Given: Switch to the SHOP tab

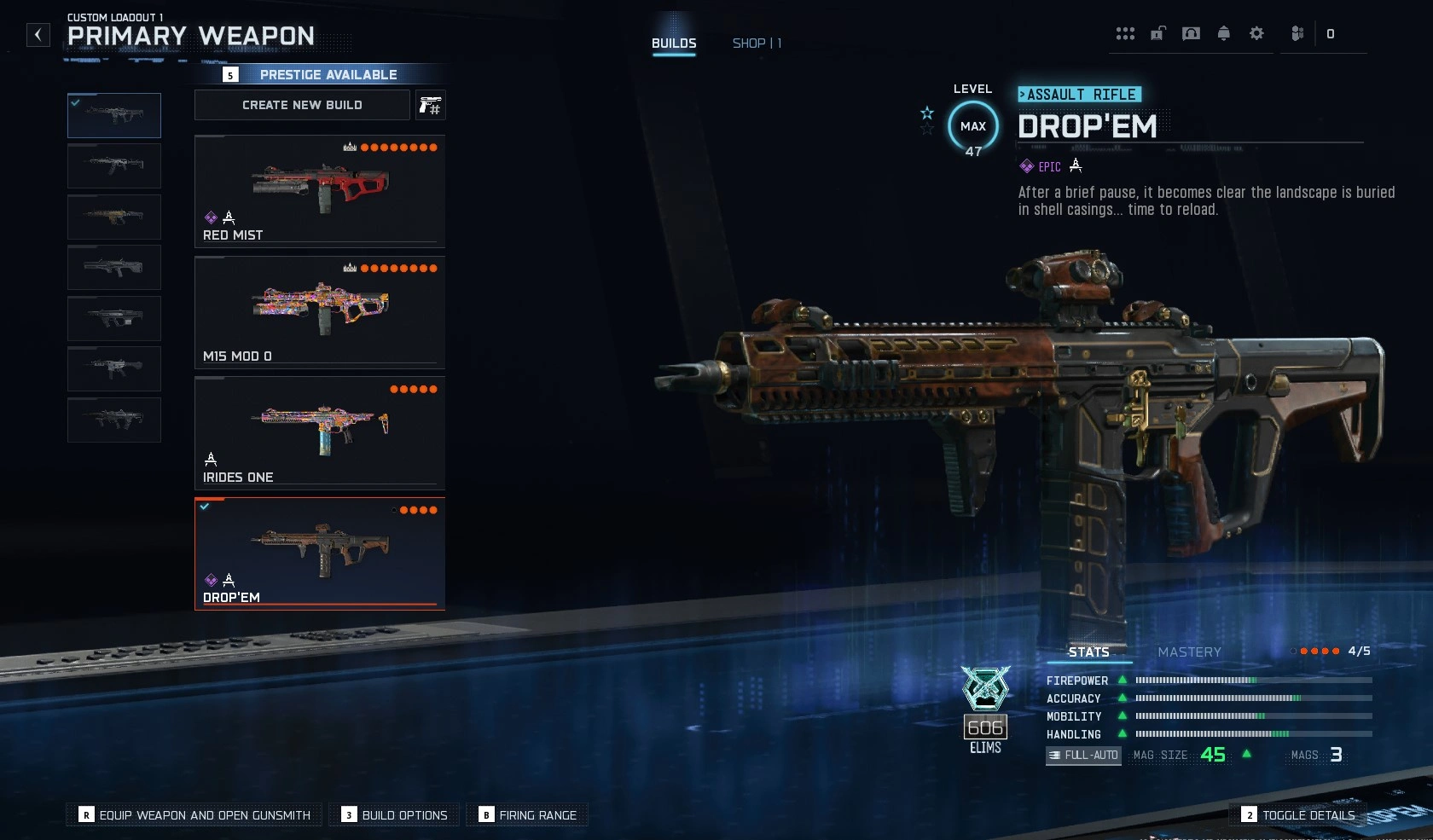Looking at the screenshot, I should pos(756,43).
